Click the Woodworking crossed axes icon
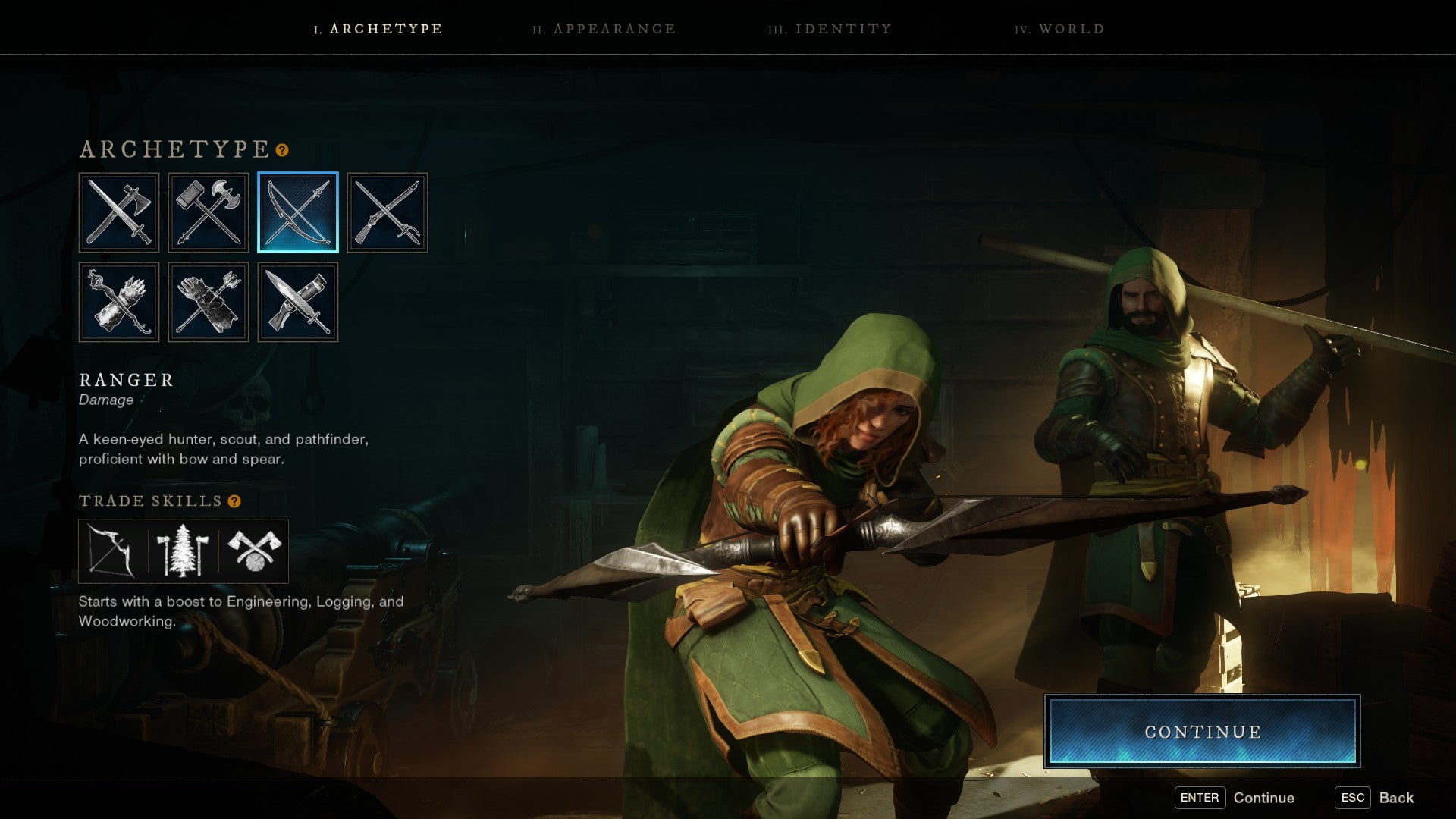Viewport: 1456px width, 819px height. click(256, 551)
